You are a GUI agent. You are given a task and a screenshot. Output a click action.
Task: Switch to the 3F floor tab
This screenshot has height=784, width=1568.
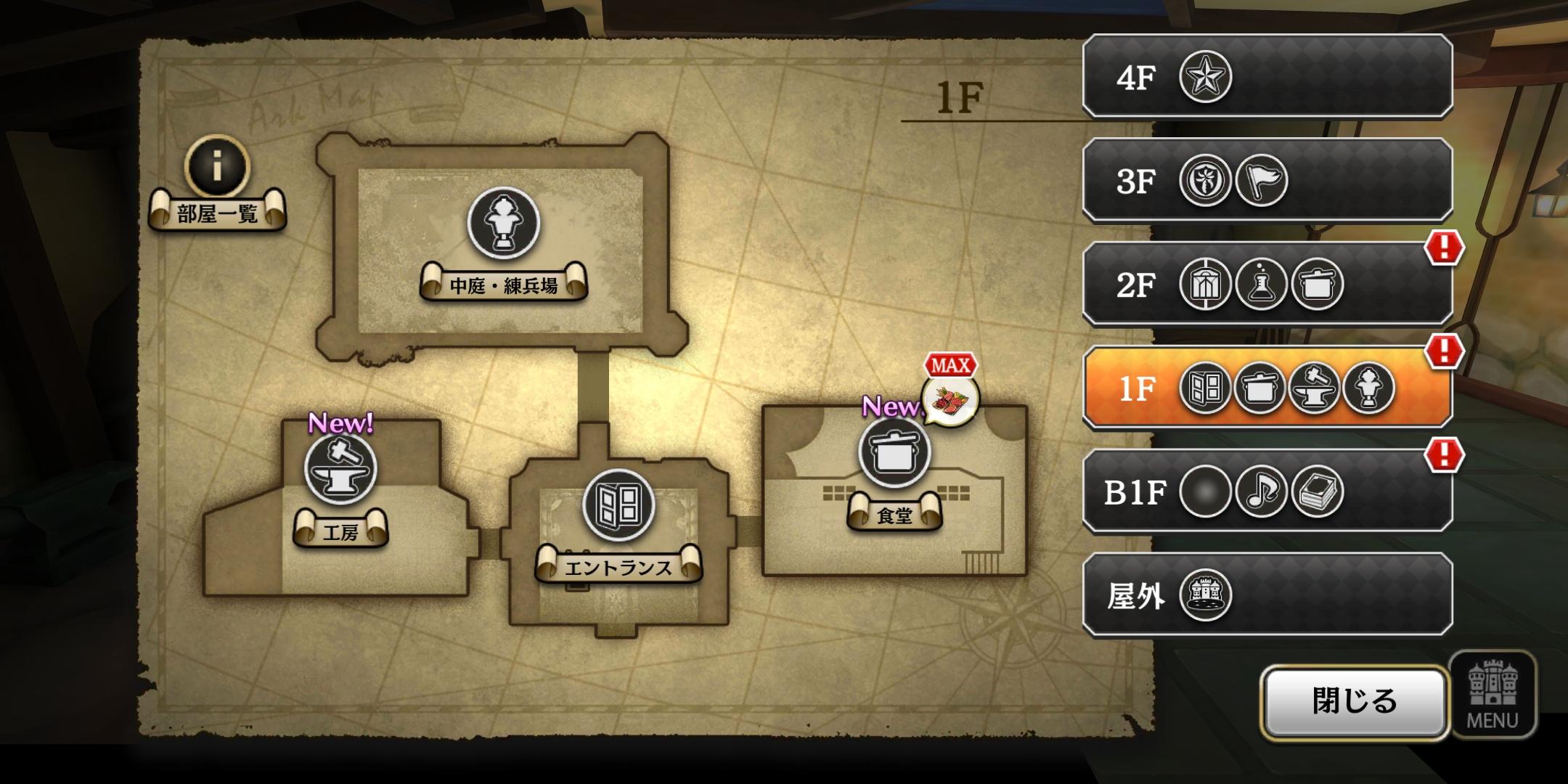1267,181
